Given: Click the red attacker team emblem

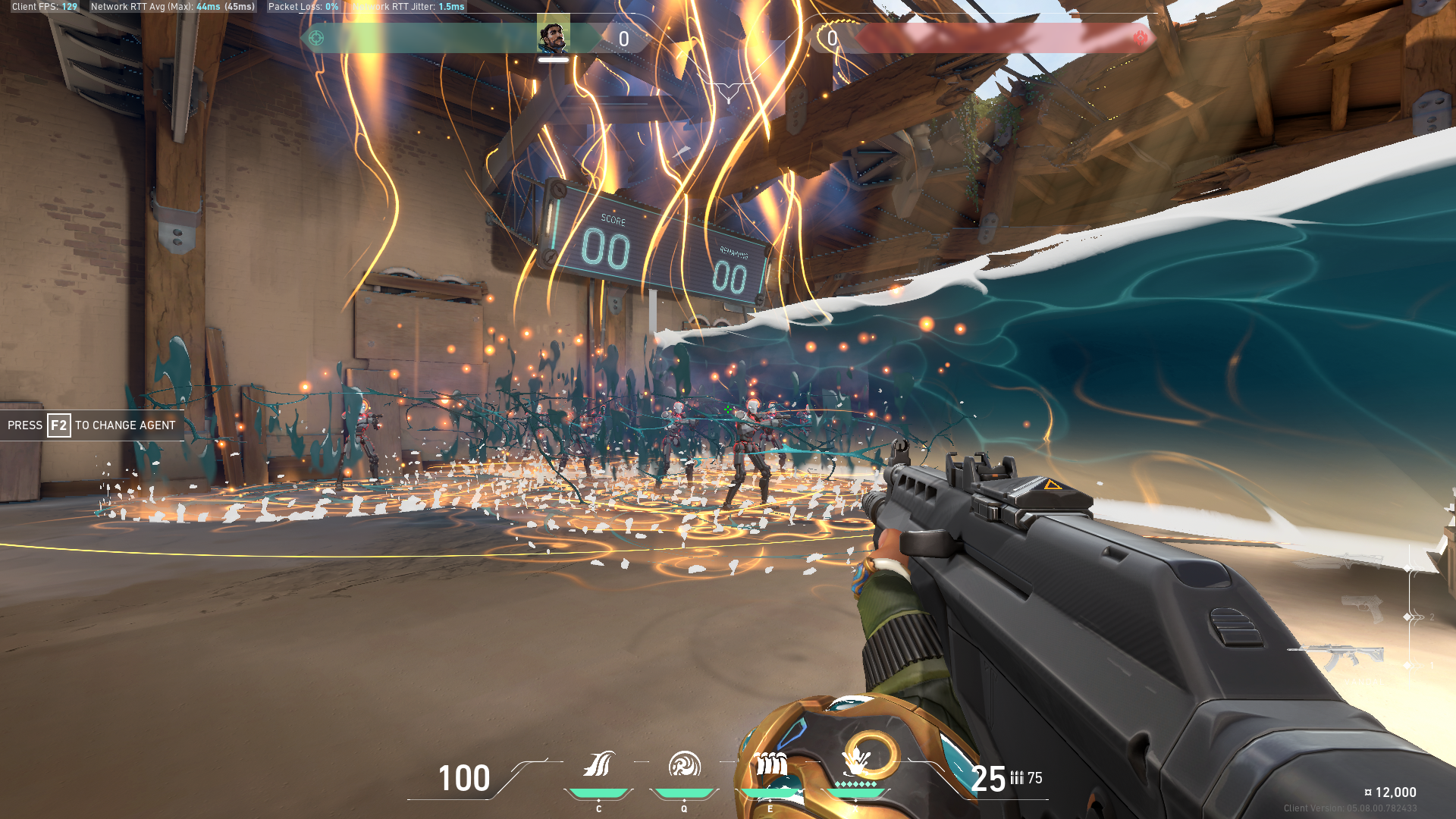Looking at the screenshot, I should [1140, 37].
